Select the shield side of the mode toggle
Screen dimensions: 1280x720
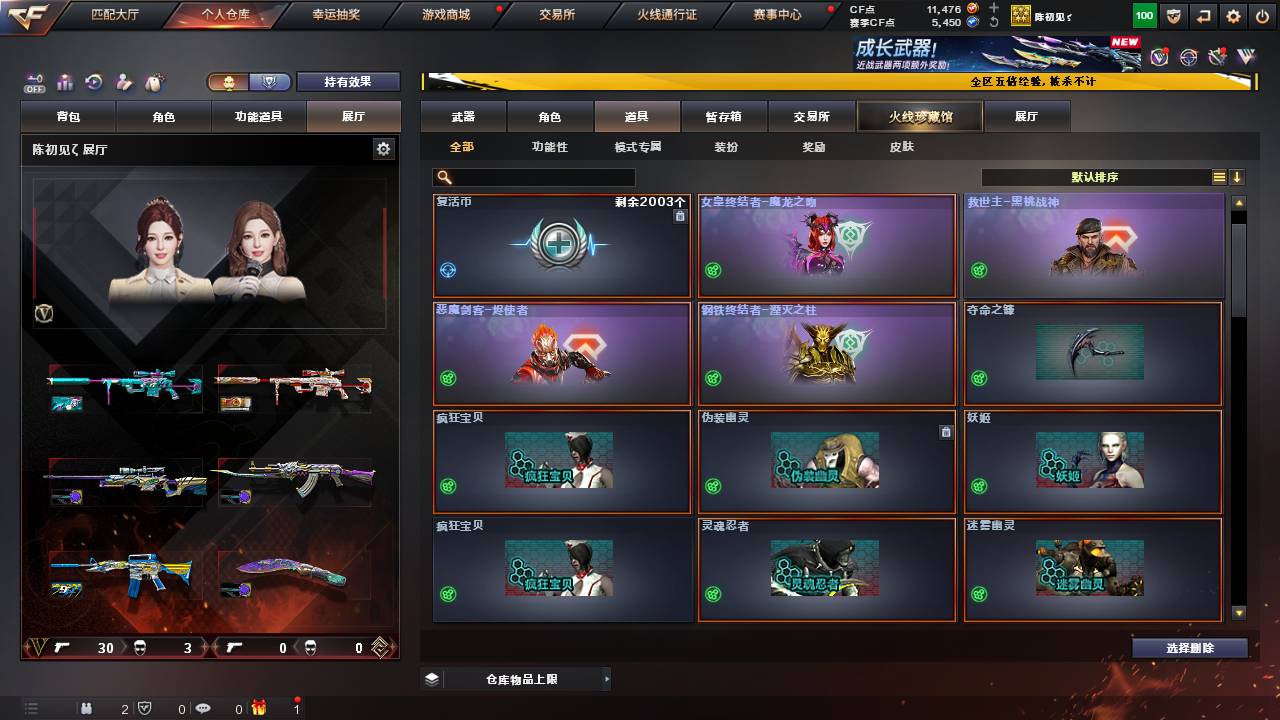pos(270,82)
